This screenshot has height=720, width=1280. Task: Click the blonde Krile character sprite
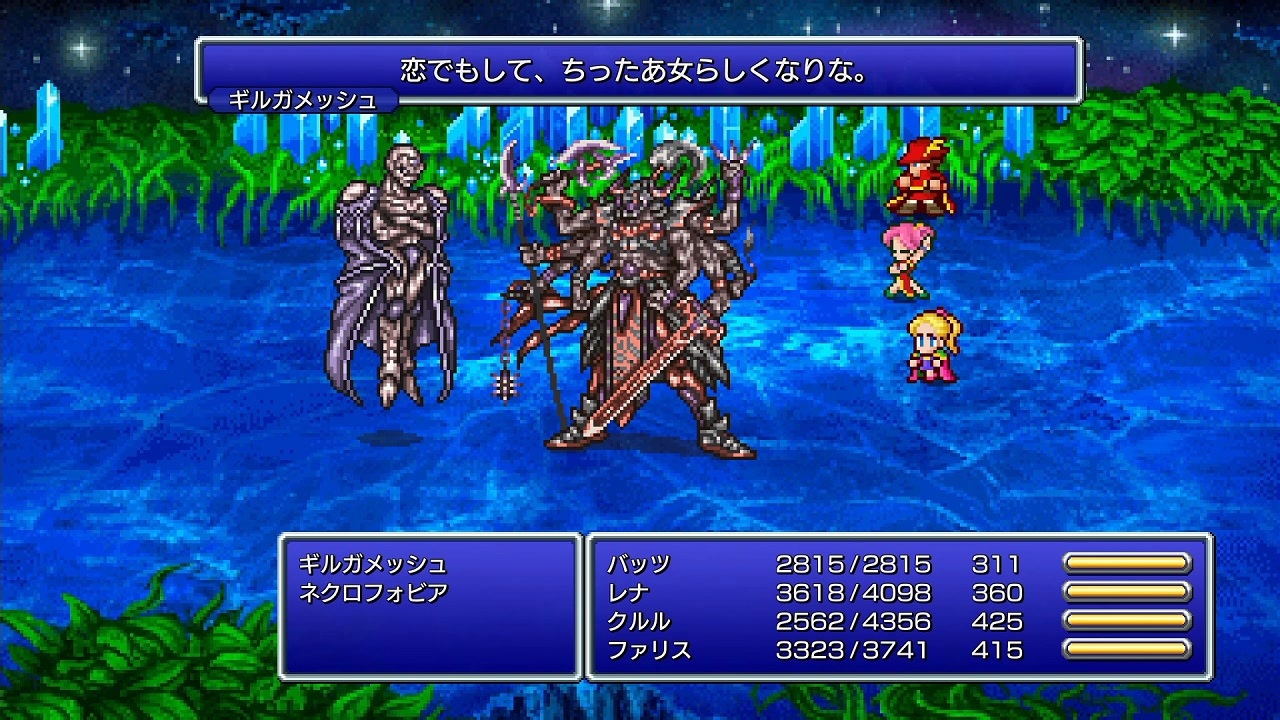tap(930, 345)
